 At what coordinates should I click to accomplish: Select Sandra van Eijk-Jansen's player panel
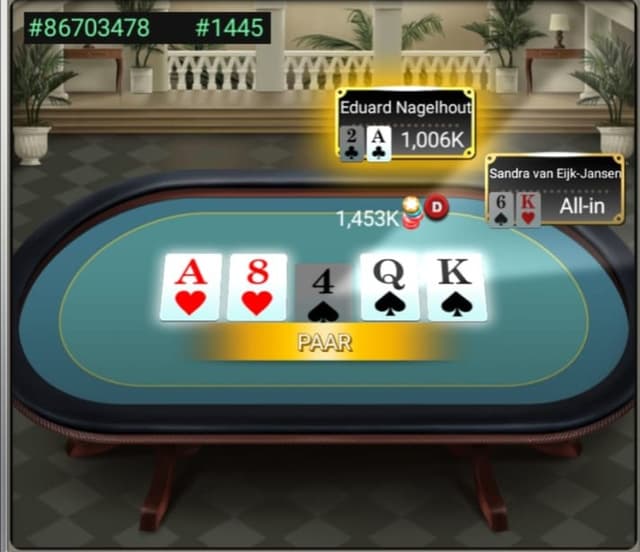[555, 191]
